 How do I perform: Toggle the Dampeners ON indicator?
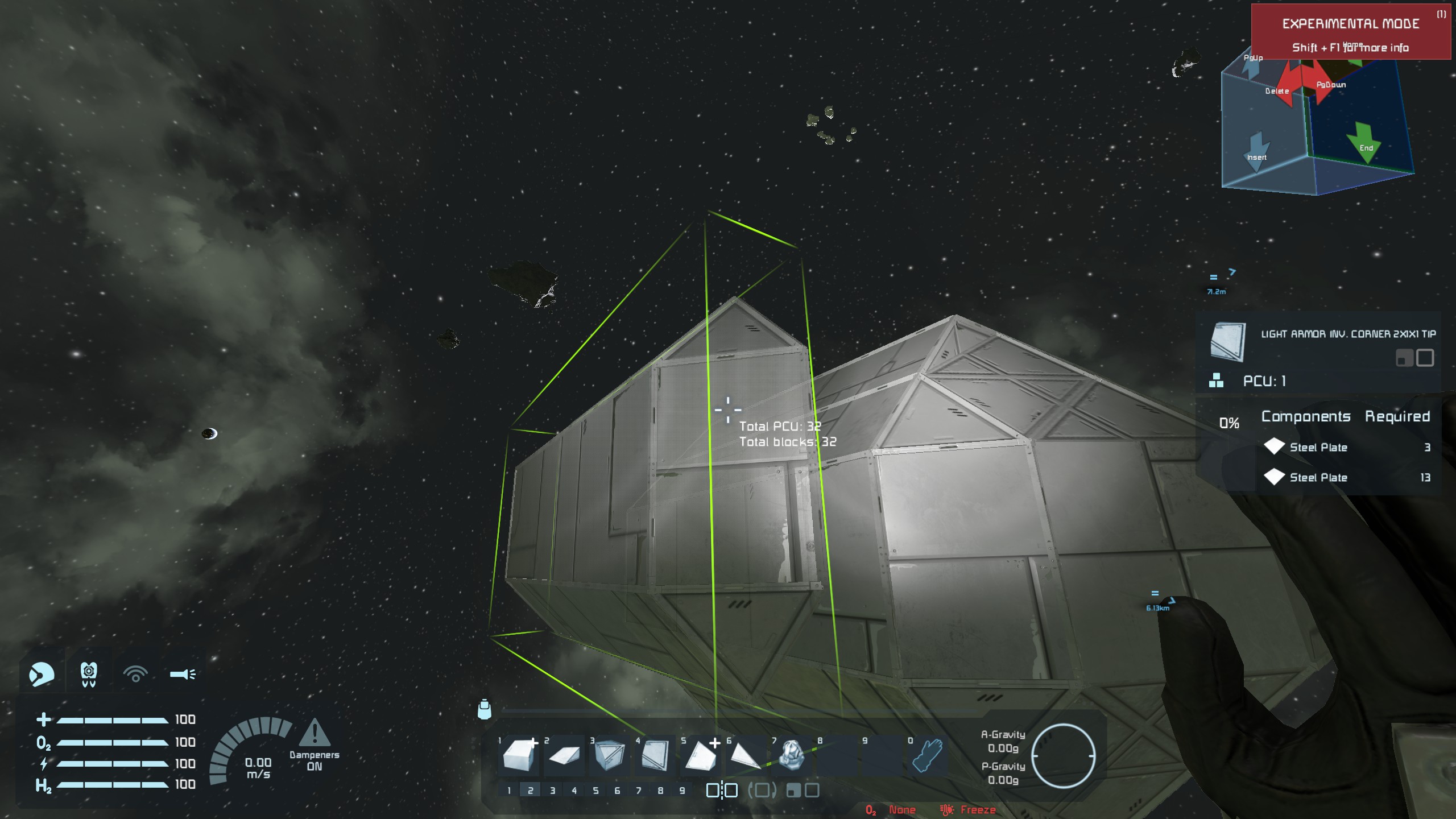click(314, 745)
